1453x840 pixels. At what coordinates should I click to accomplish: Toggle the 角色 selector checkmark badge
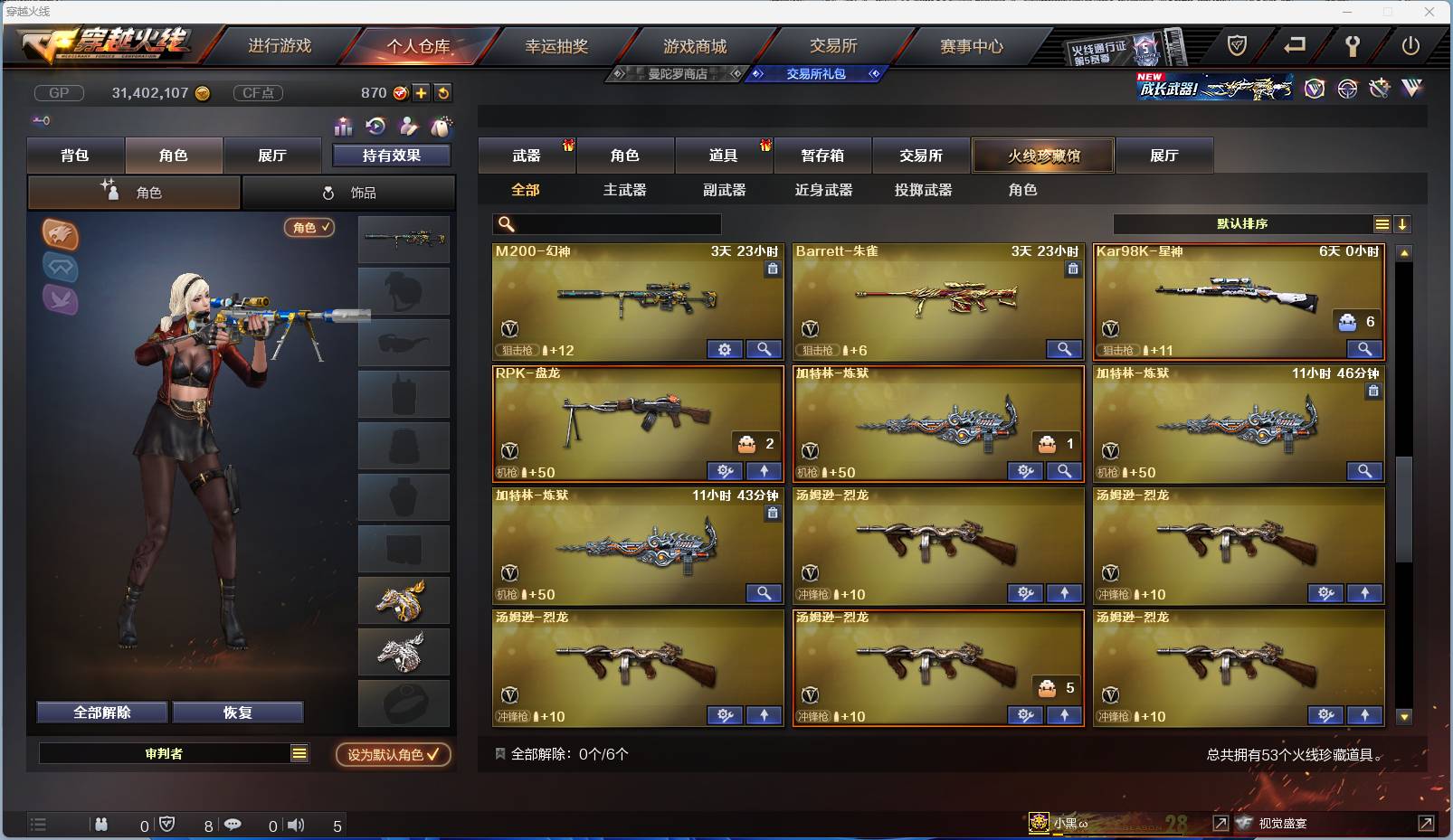[x=310, y=229]
